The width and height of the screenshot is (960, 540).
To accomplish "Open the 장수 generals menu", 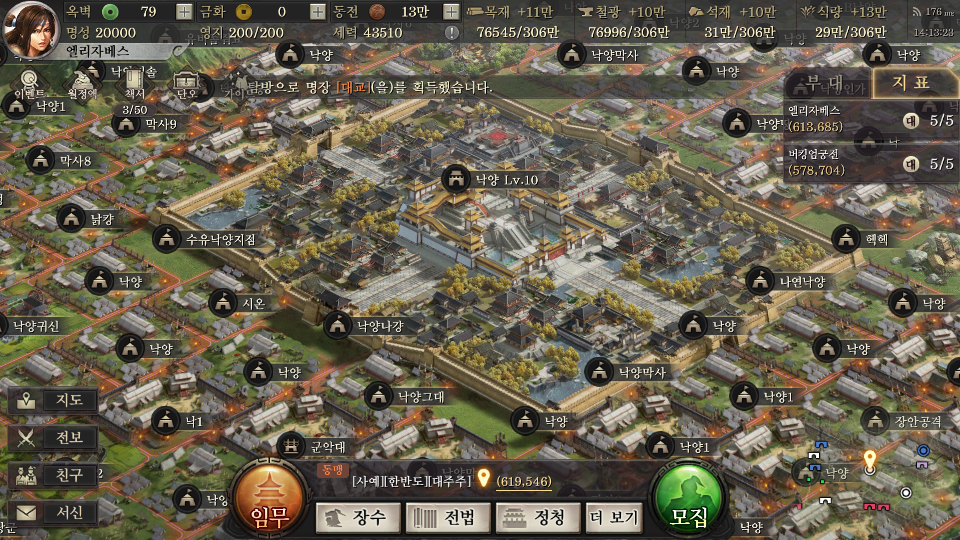I will [359, 517].
